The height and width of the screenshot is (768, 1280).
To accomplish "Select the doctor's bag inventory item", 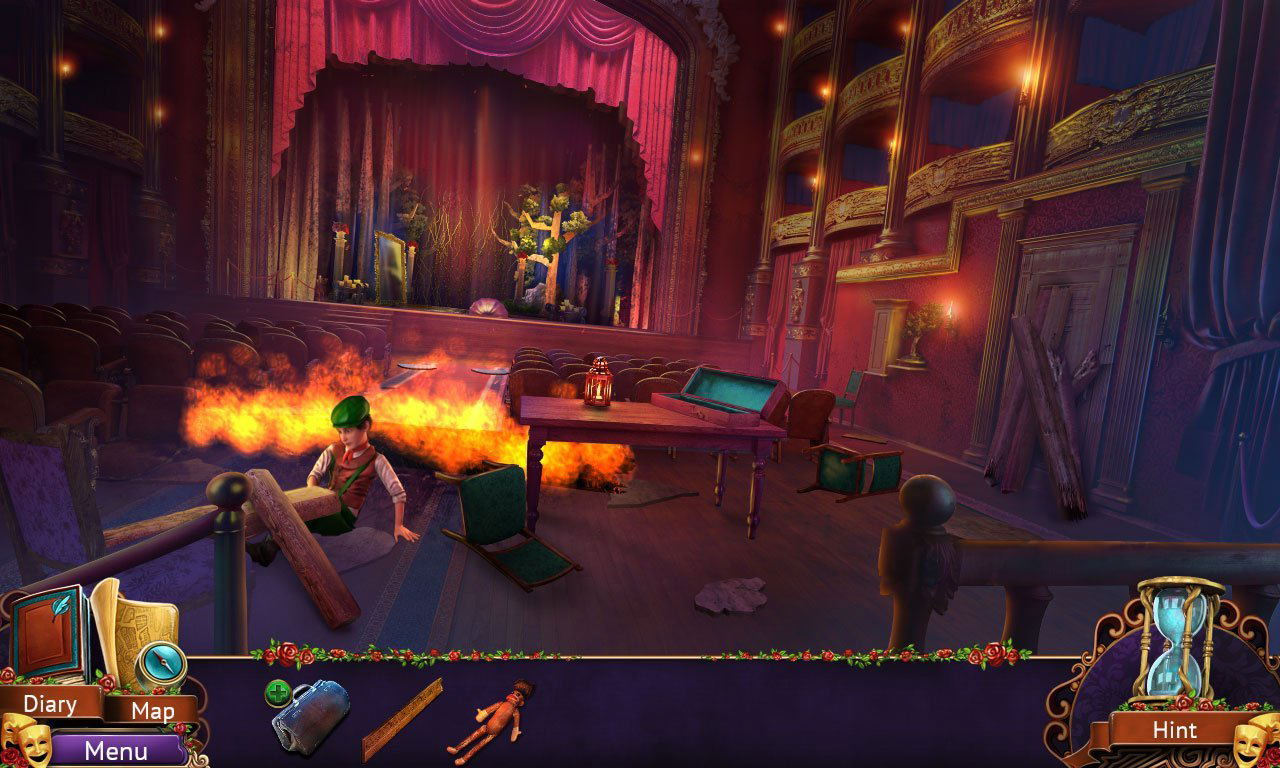I will (x=311, y=713).
